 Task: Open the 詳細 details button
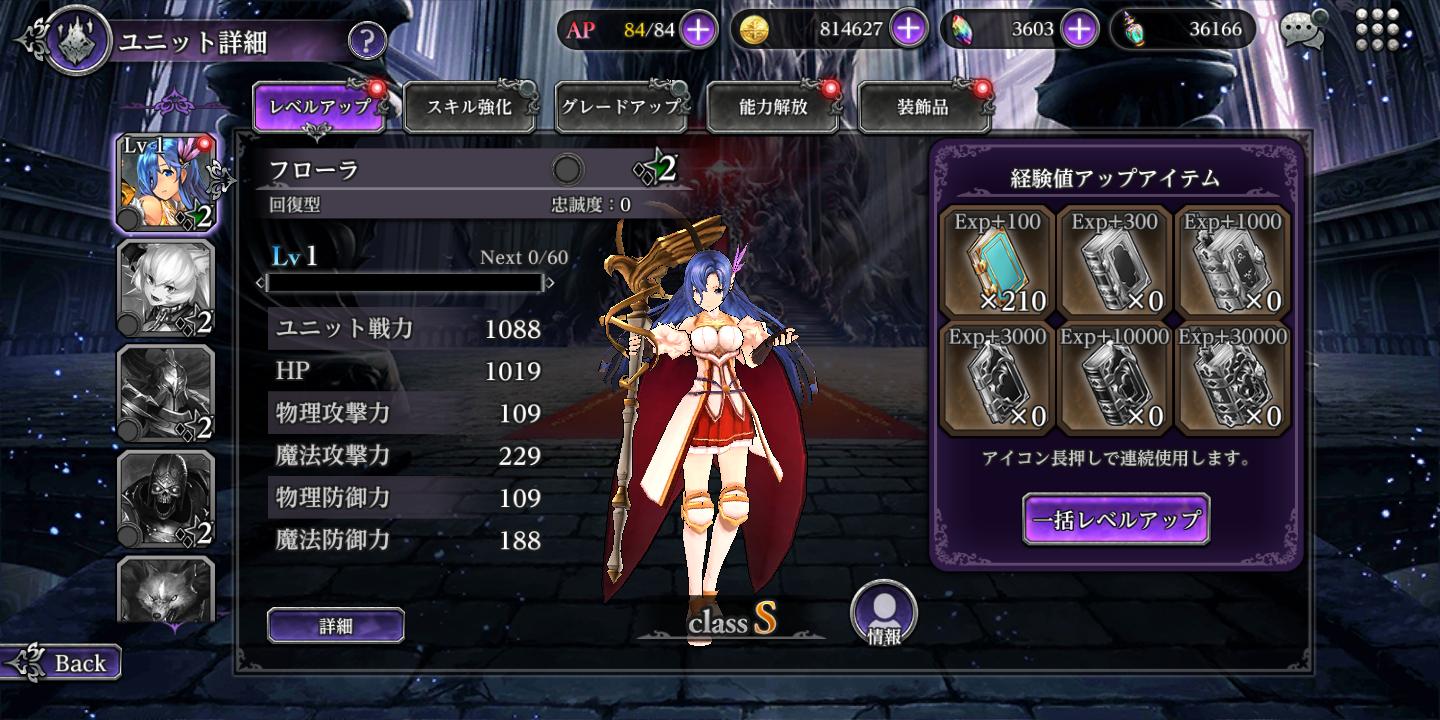point(336,626)
